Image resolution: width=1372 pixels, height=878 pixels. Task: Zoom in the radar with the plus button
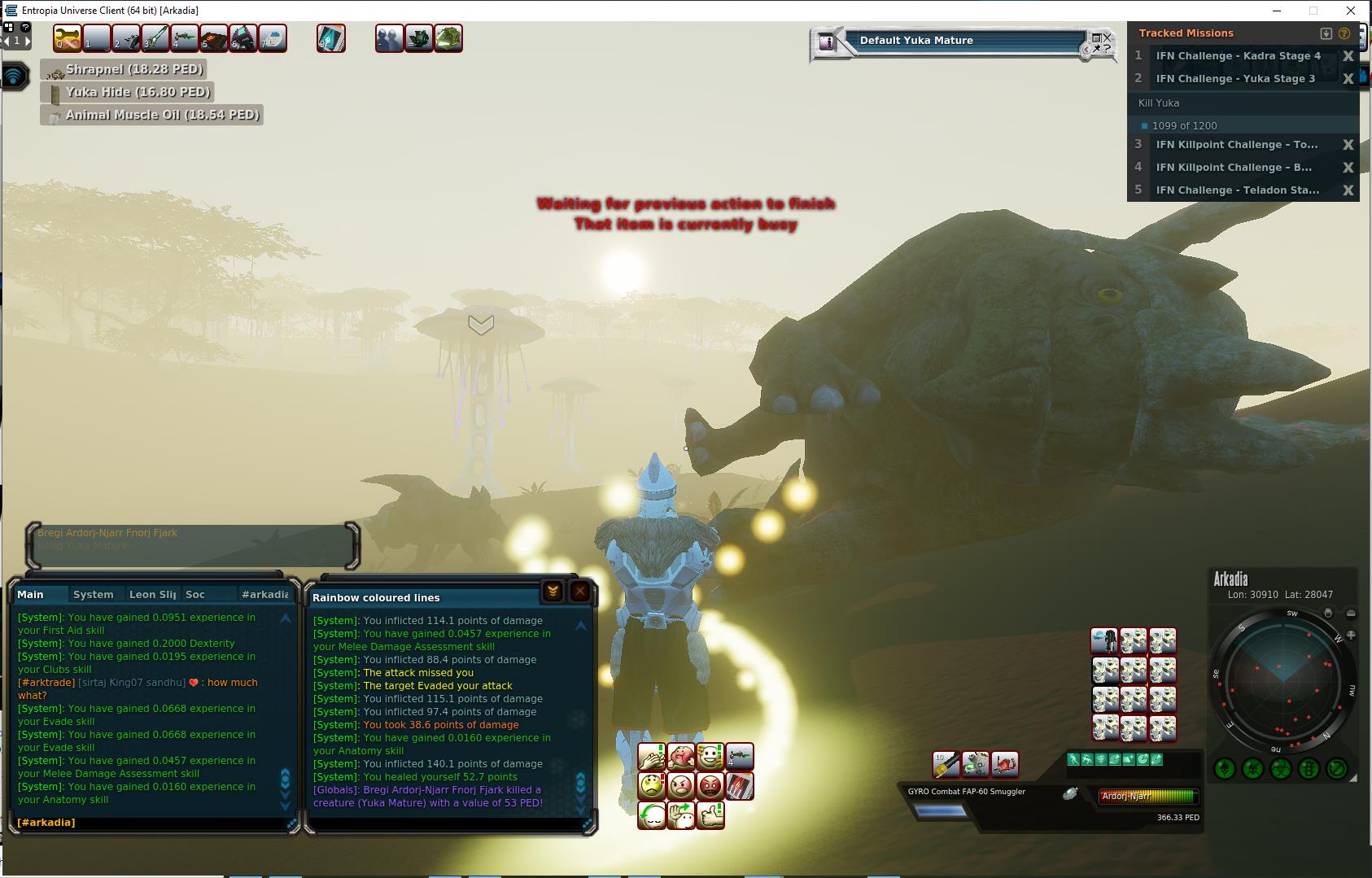(x=1351, y=635)
